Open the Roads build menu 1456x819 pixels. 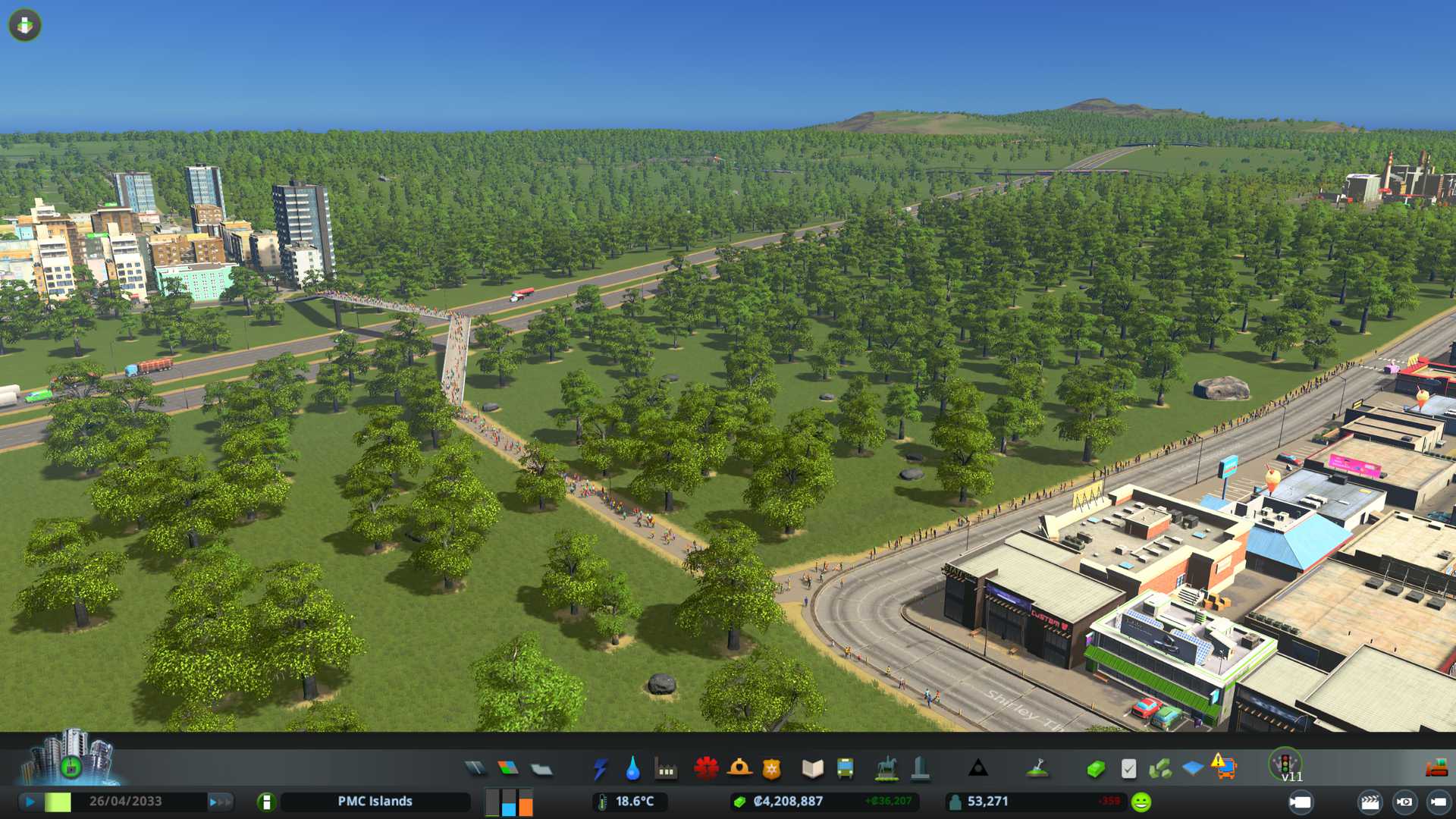[x=475, y=769]
